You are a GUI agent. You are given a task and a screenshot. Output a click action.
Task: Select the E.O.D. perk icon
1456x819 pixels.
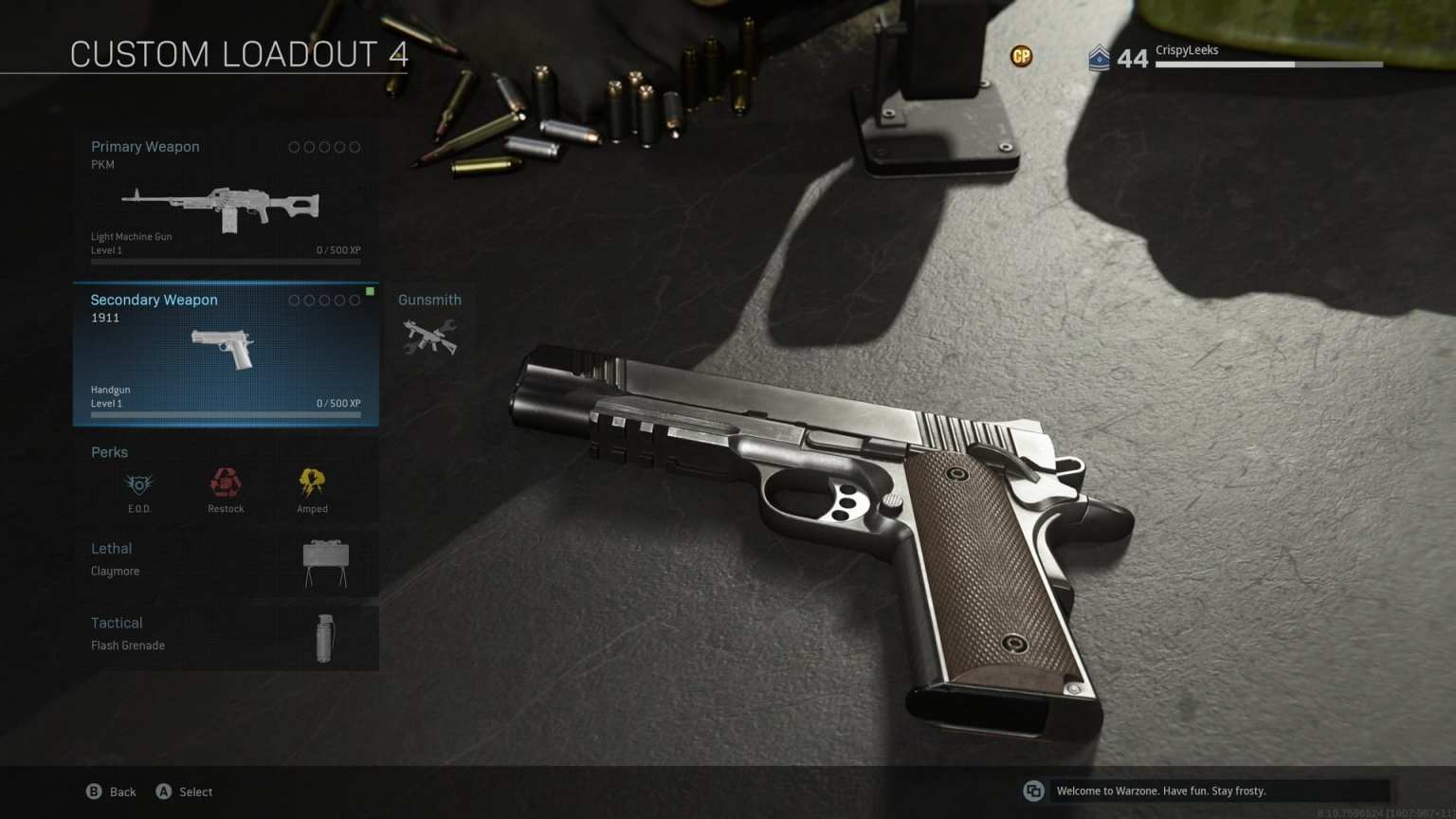coord(139,483)
